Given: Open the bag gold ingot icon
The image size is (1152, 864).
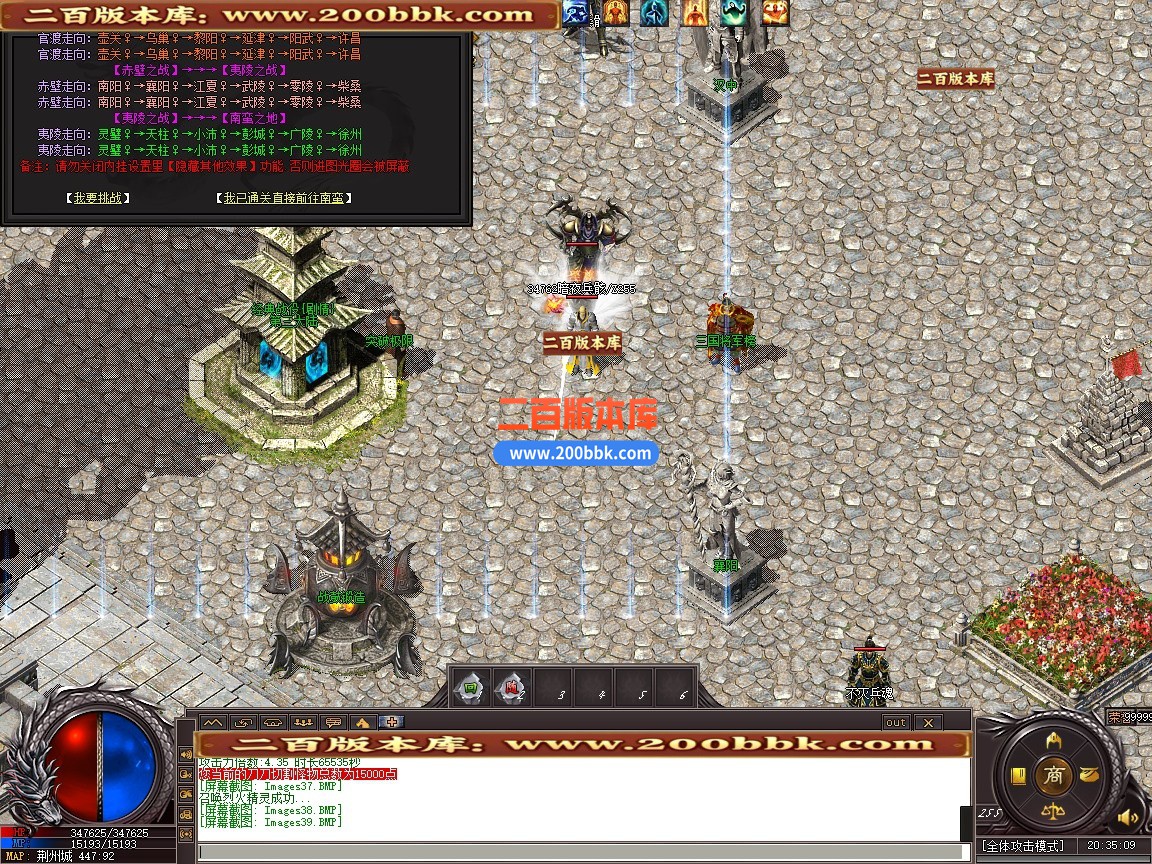Looking at the screenshot, I should coord(1088,774).
